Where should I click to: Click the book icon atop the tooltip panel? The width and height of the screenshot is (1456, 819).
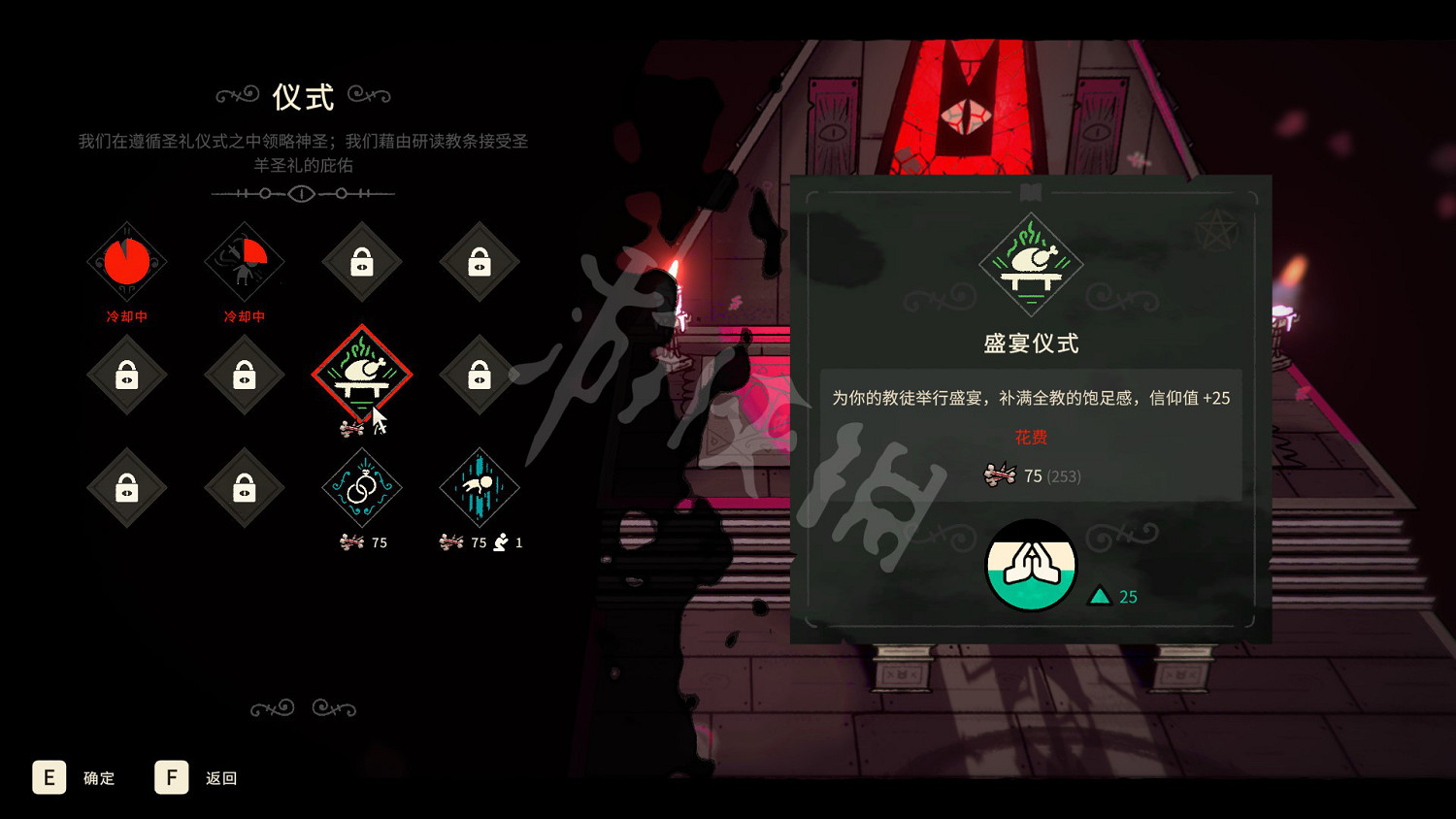(1029, 191)
